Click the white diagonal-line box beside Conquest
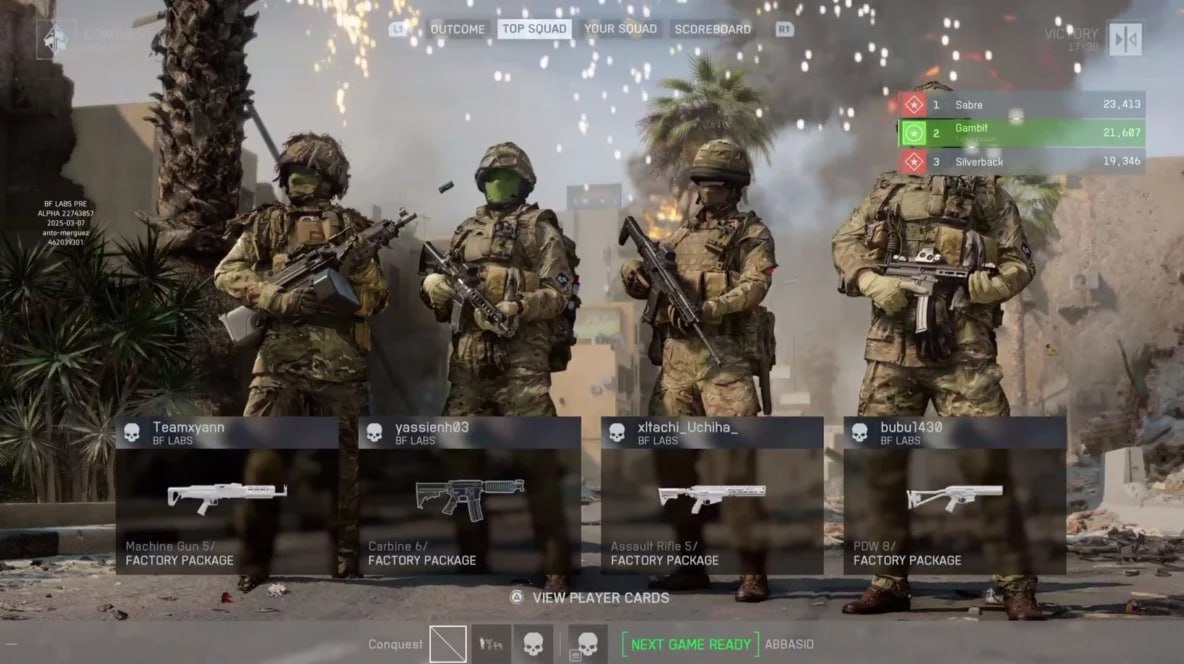1184x664 pixels. pyautogui.click(x=448, y=644)
